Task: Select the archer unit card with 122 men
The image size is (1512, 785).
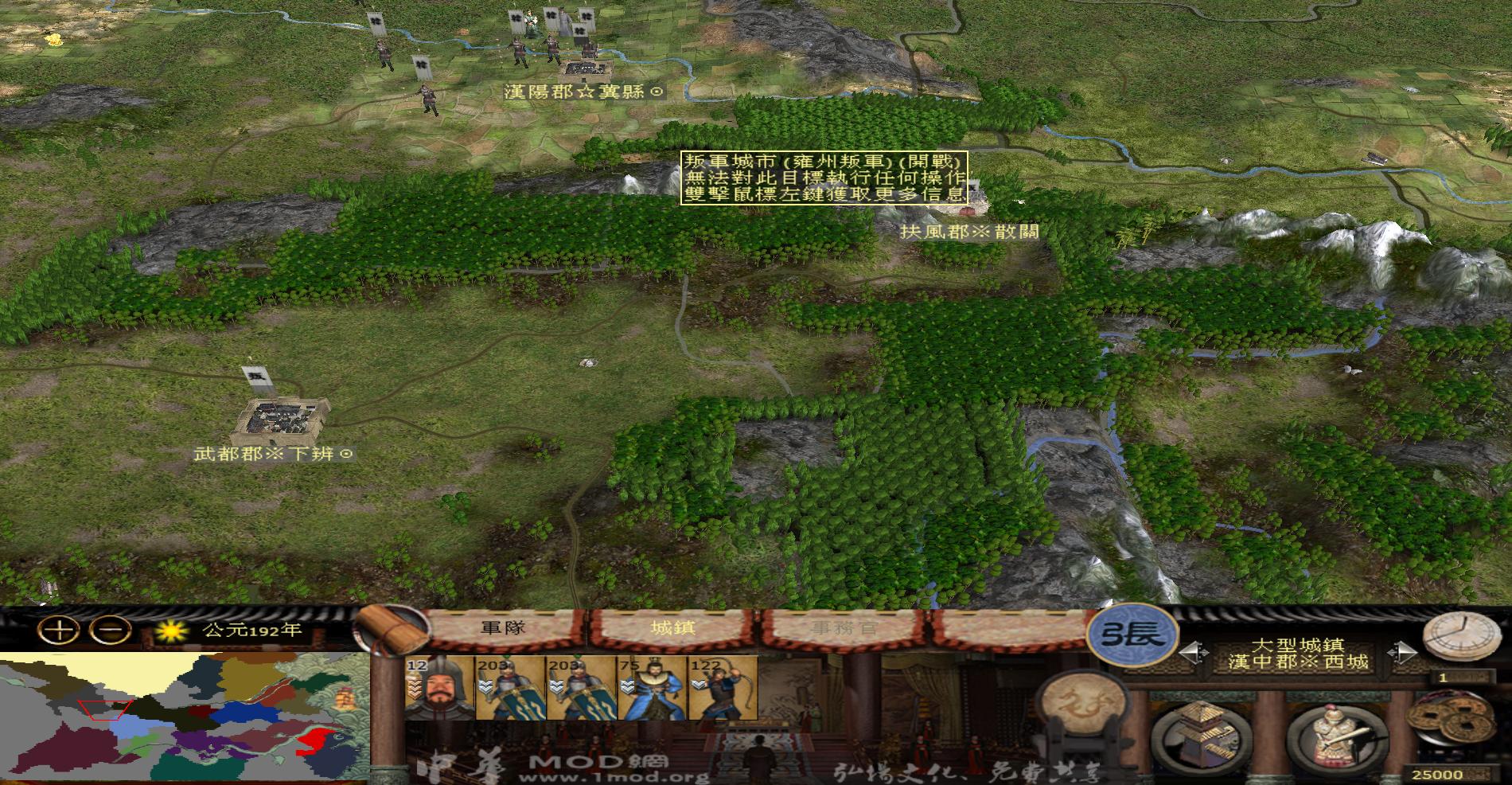Action: [723, 689]
